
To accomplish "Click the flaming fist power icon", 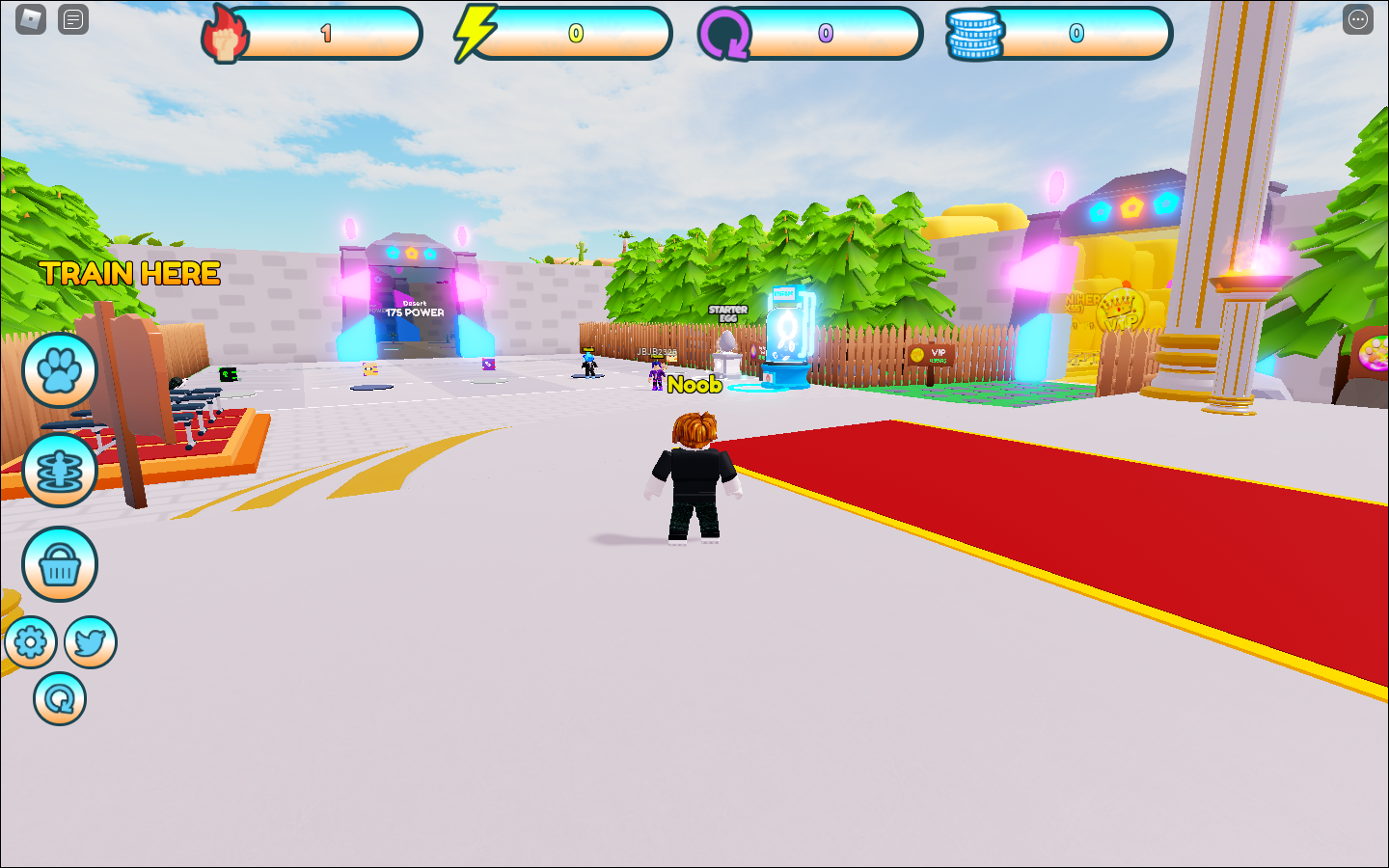I will (x=226, y=32).
